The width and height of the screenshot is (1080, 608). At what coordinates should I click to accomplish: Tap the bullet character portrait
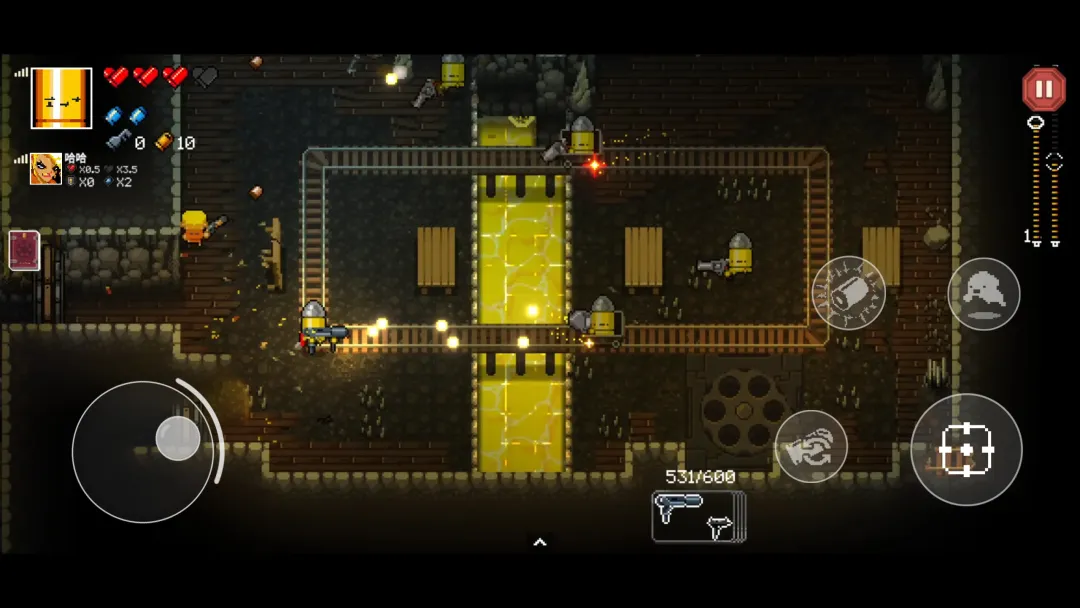pos(62,98)
